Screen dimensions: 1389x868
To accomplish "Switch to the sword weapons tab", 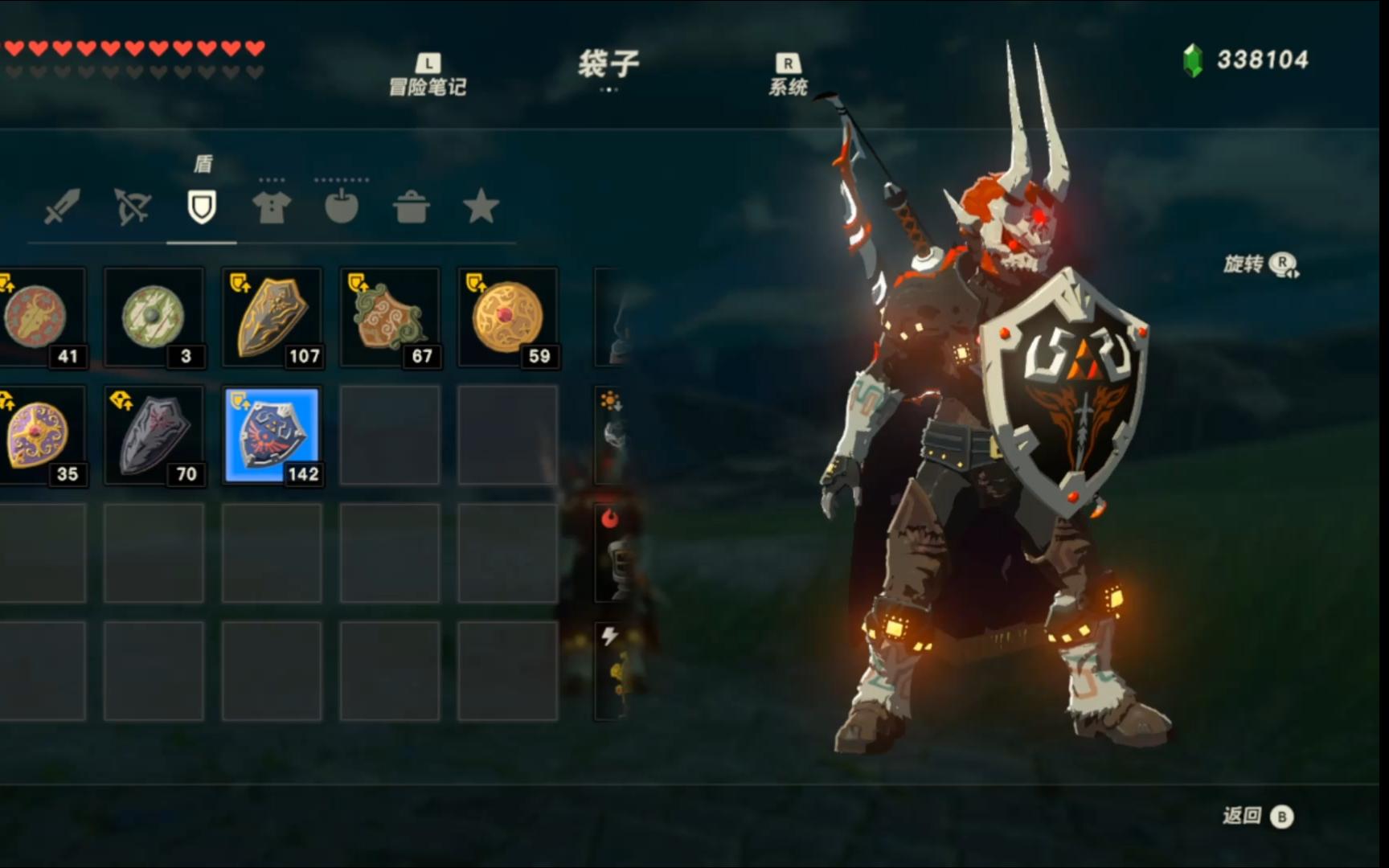I will pyautogui.click(x=62, y=207).
